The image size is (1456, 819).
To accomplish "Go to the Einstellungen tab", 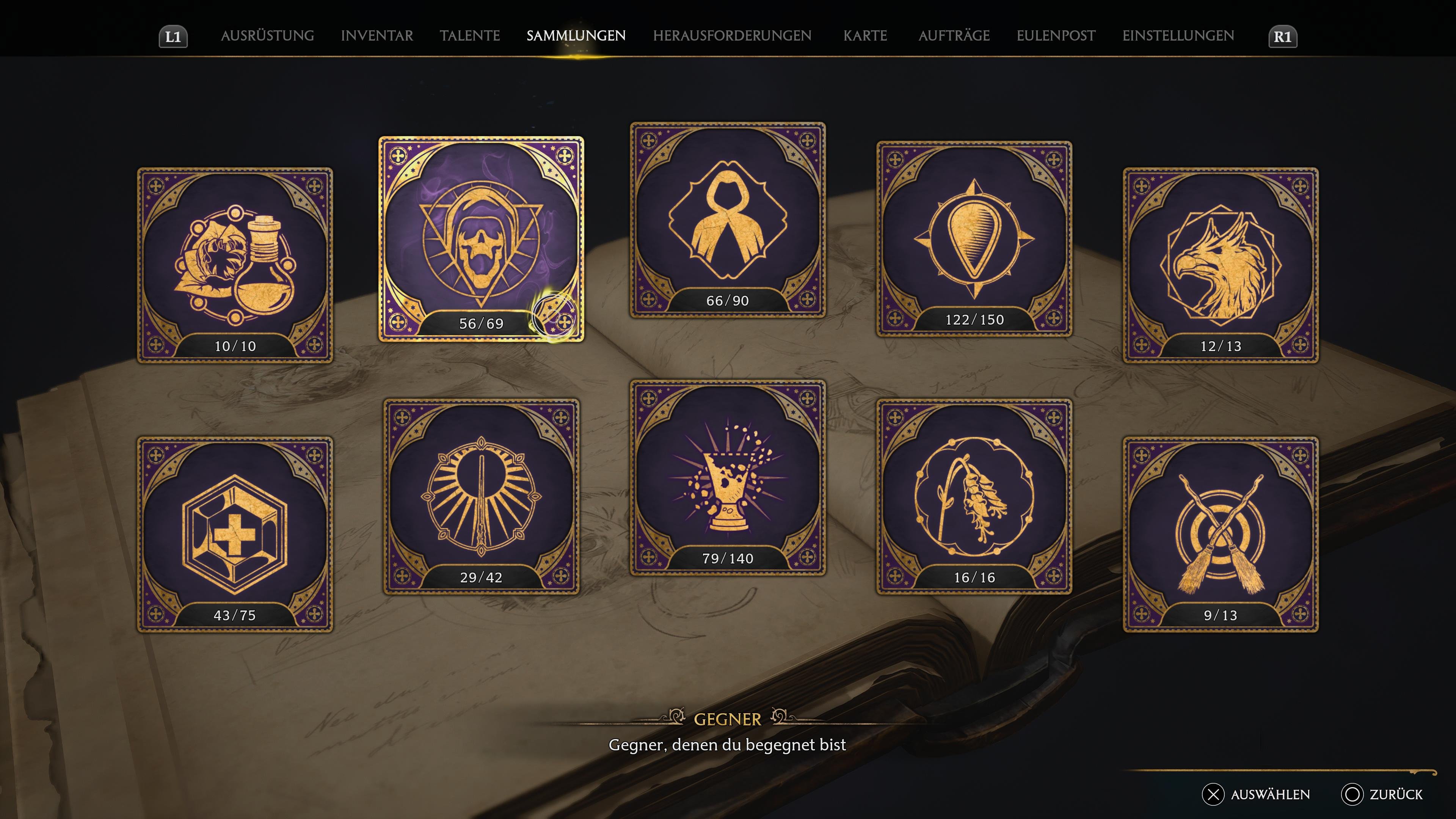I will coord(1178,36).
